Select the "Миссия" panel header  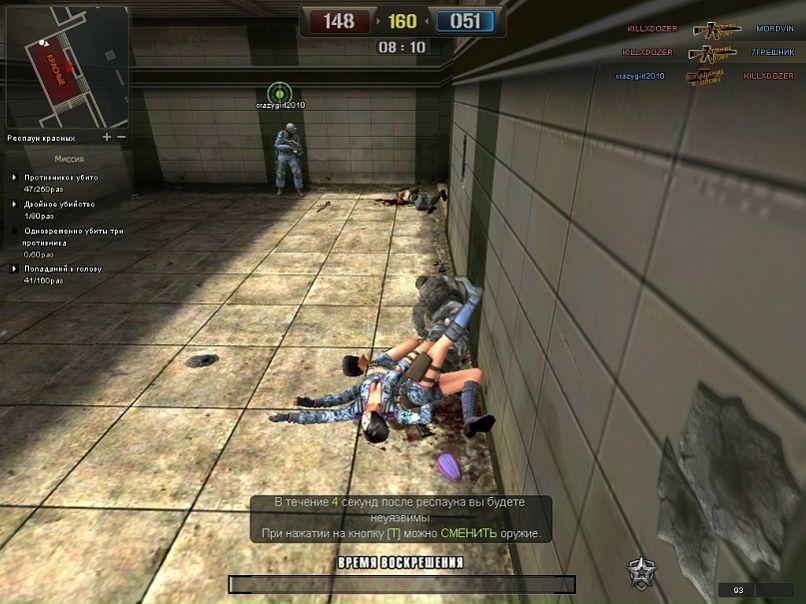(68, 158)
